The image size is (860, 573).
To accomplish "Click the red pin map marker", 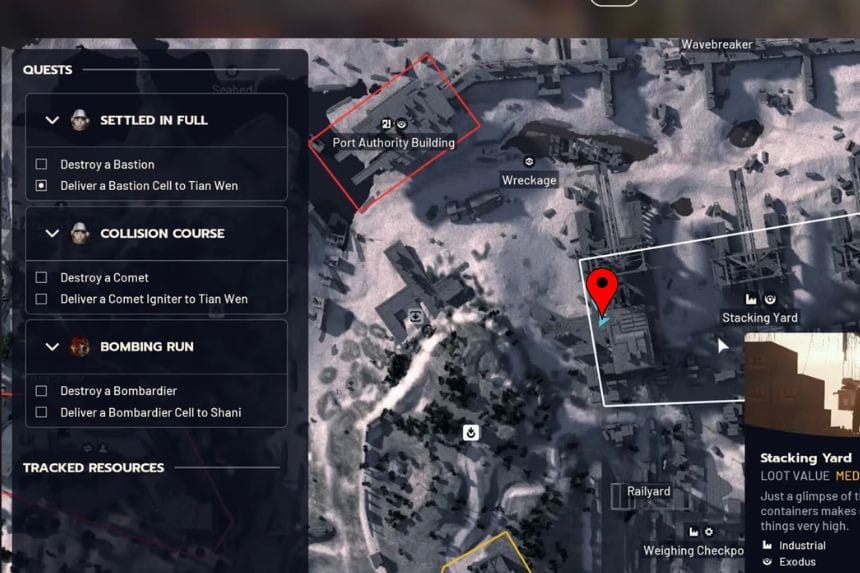I will (x=601, y=288).
